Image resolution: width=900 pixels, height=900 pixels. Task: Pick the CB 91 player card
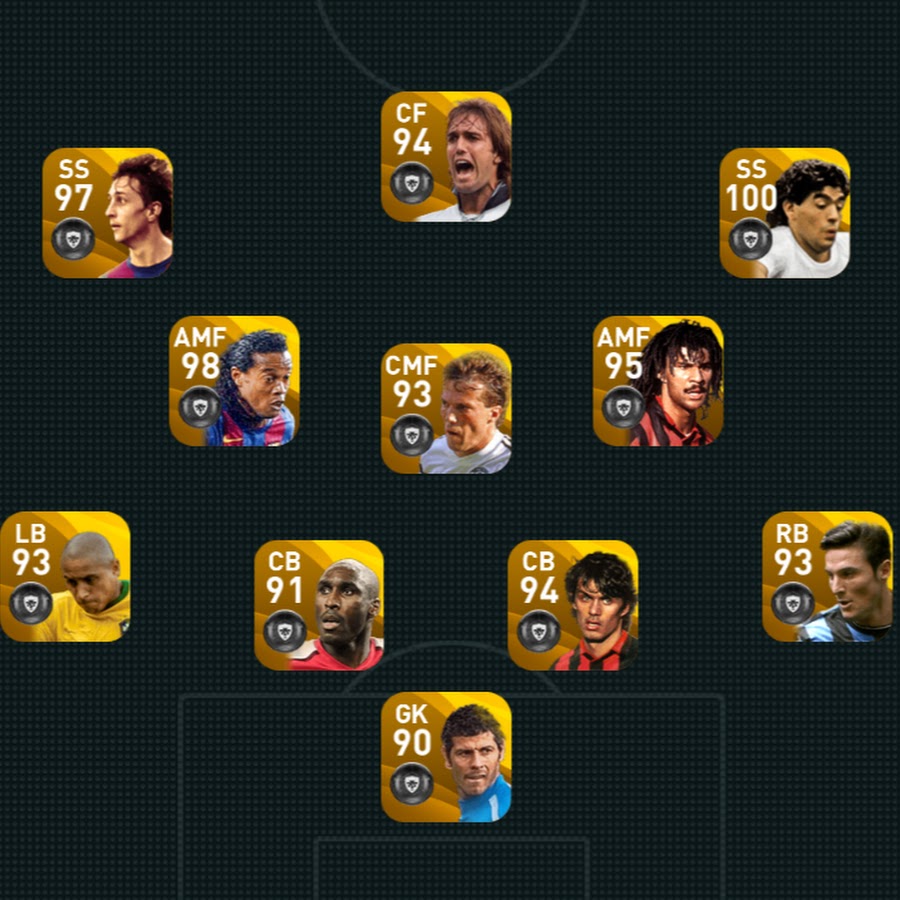(x=319, y=605)
